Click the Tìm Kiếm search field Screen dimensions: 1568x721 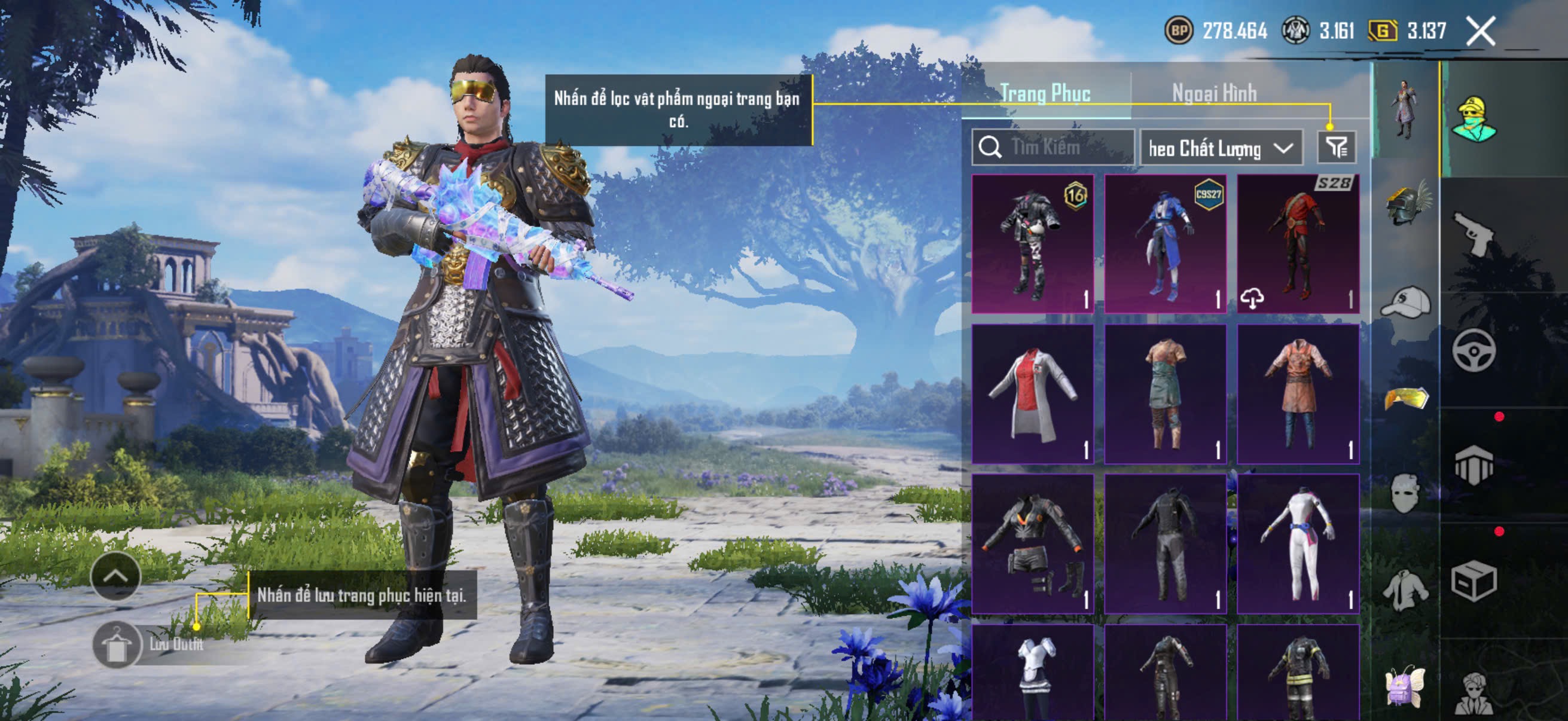[x=1053, y=147]
